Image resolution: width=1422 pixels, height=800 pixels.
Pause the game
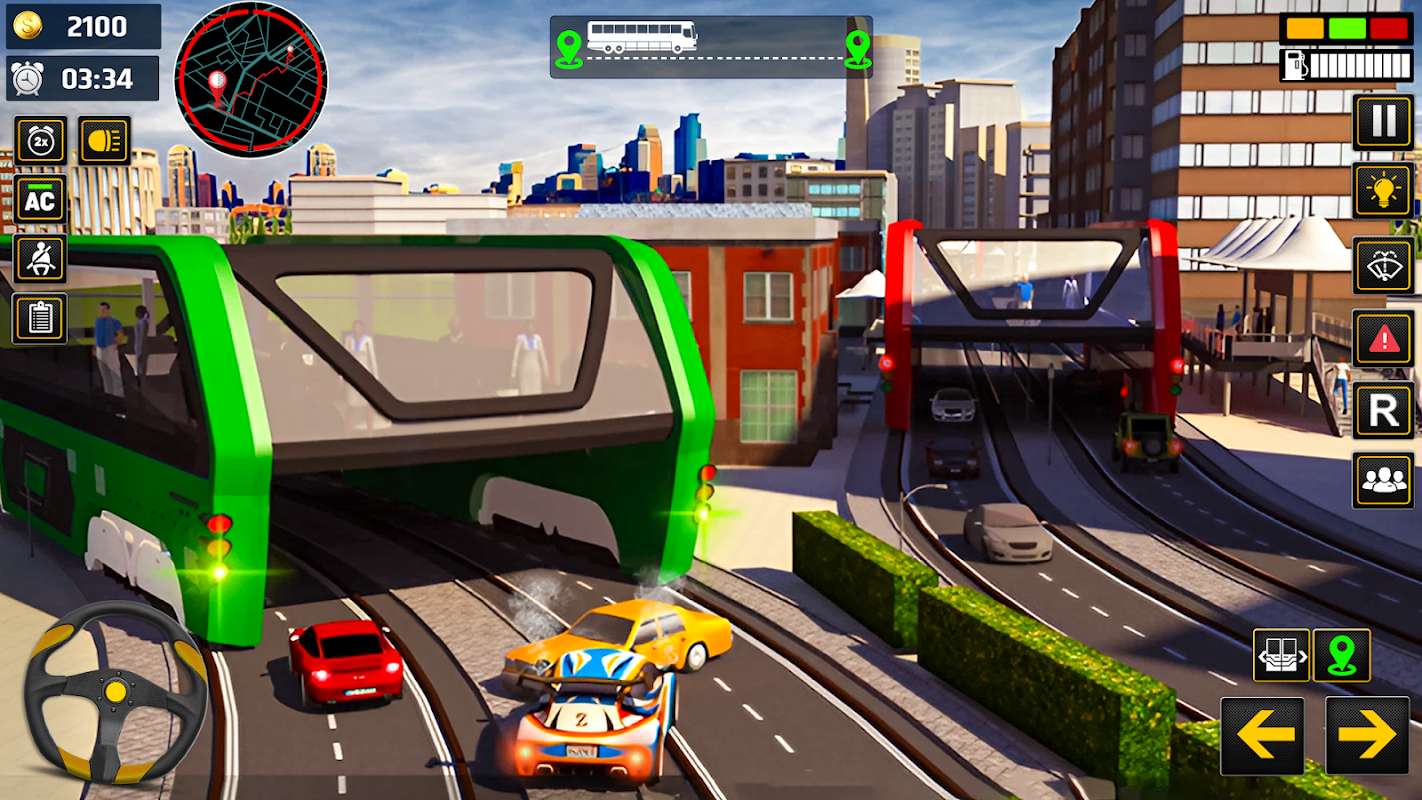1383,122
